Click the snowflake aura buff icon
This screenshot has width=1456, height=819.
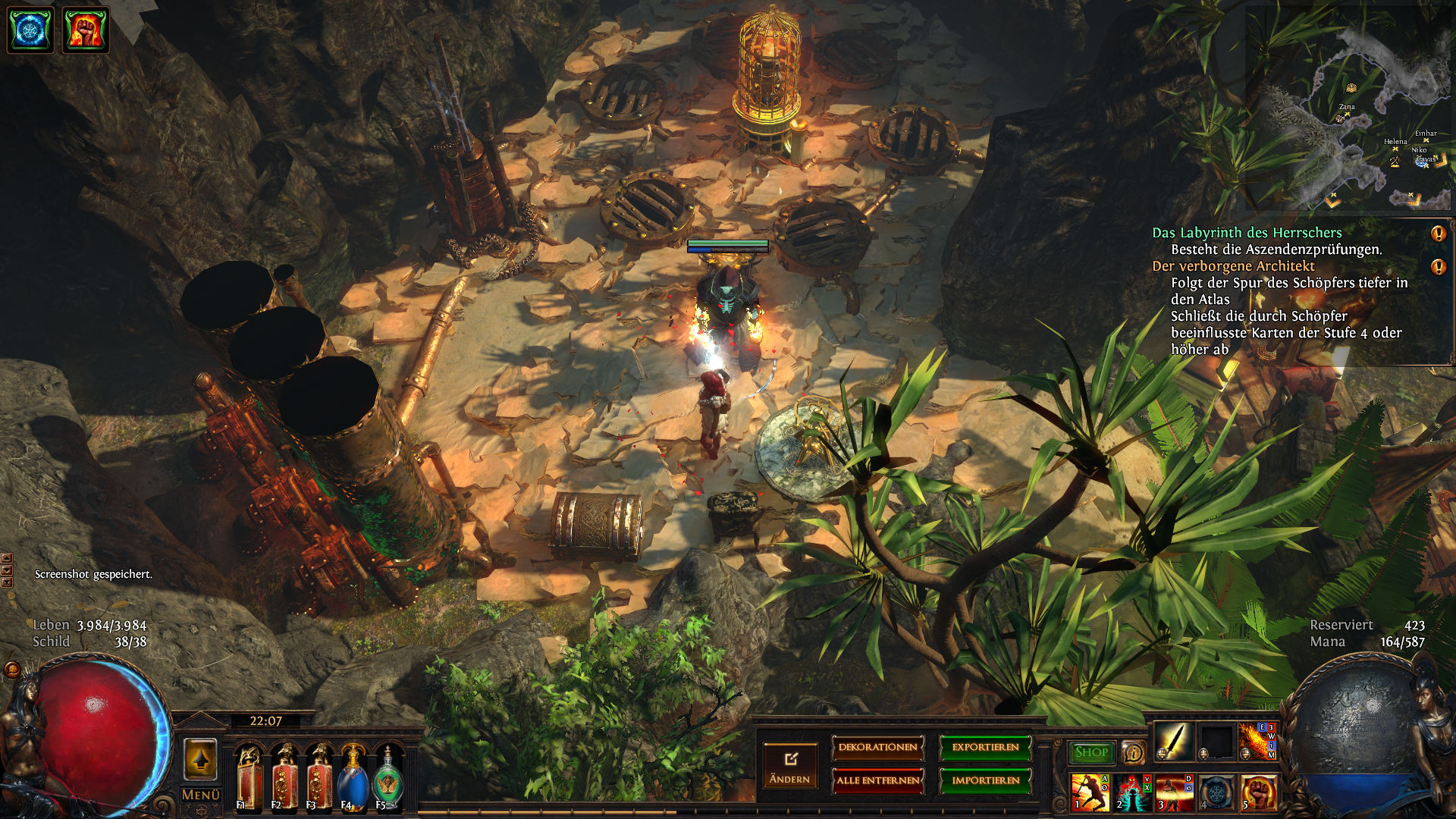click(30, 30)
